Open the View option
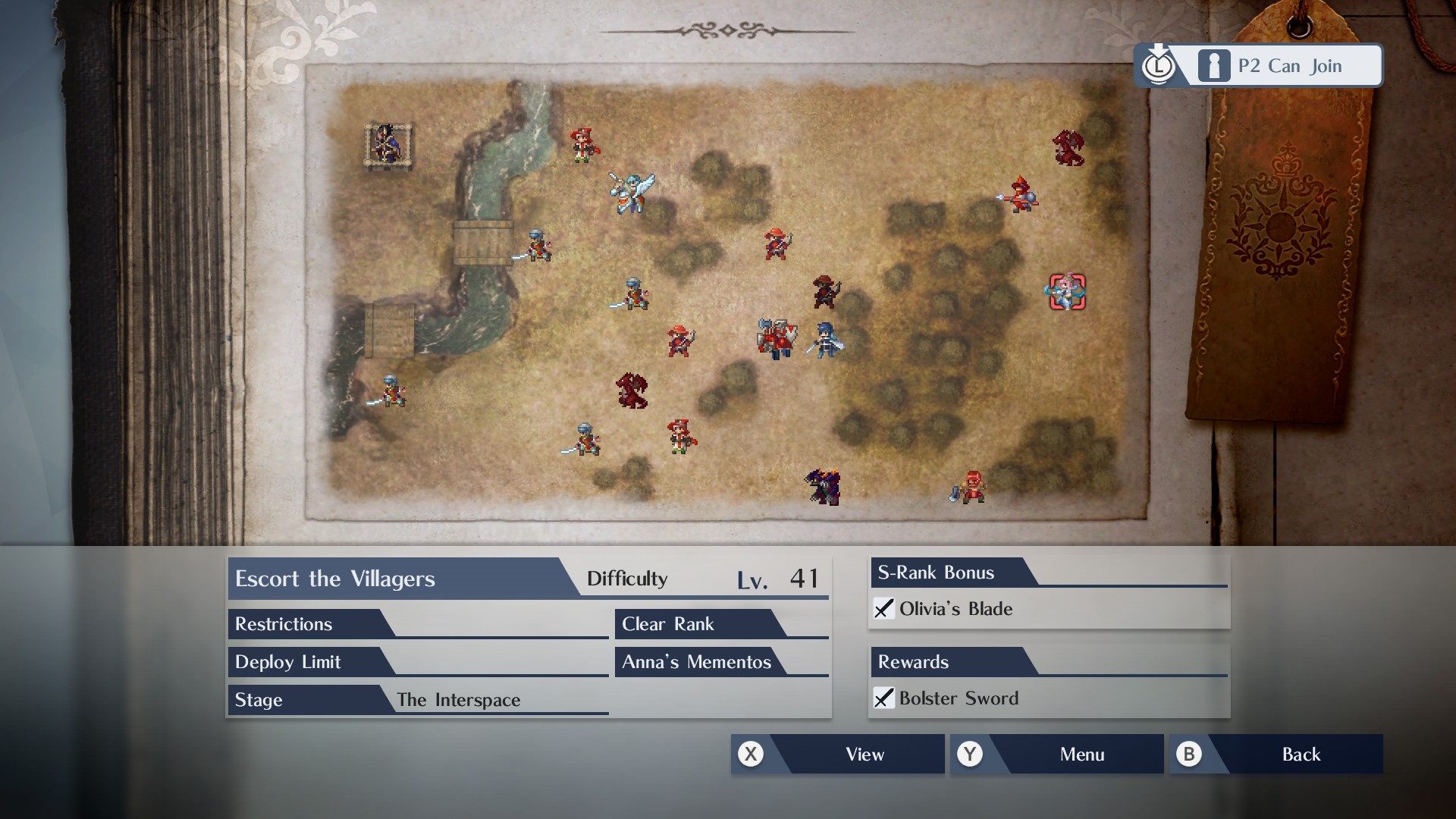Screen dimensions: 1456x819 837,754
